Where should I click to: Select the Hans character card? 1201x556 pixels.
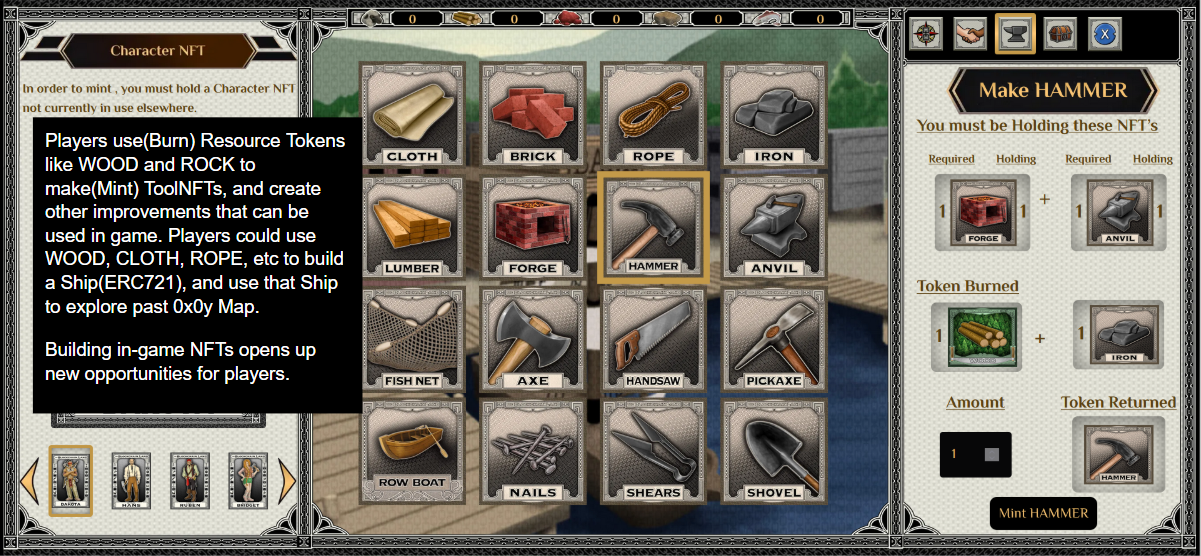coord(130,480)
